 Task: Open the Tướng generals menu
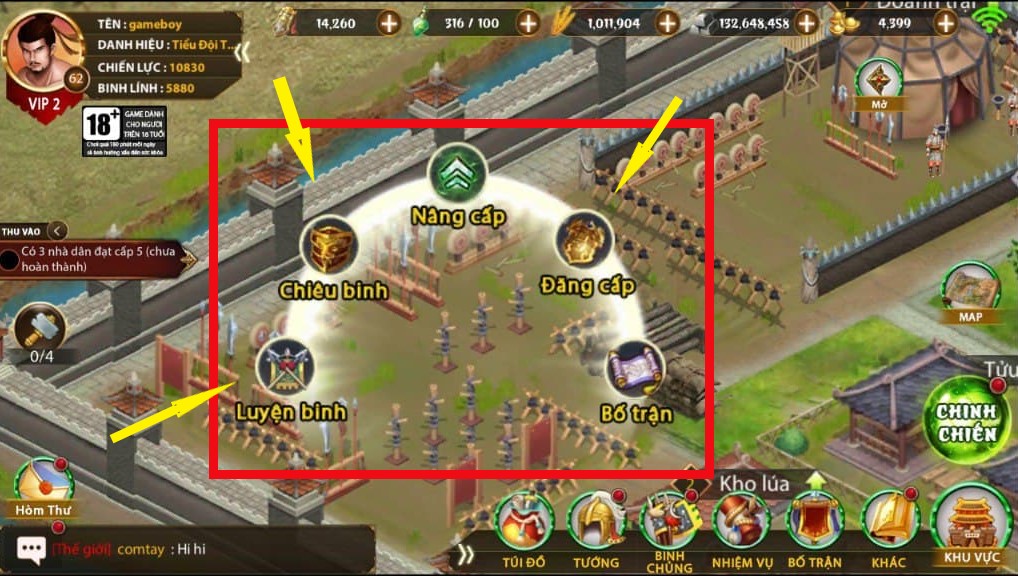(596, 523)
